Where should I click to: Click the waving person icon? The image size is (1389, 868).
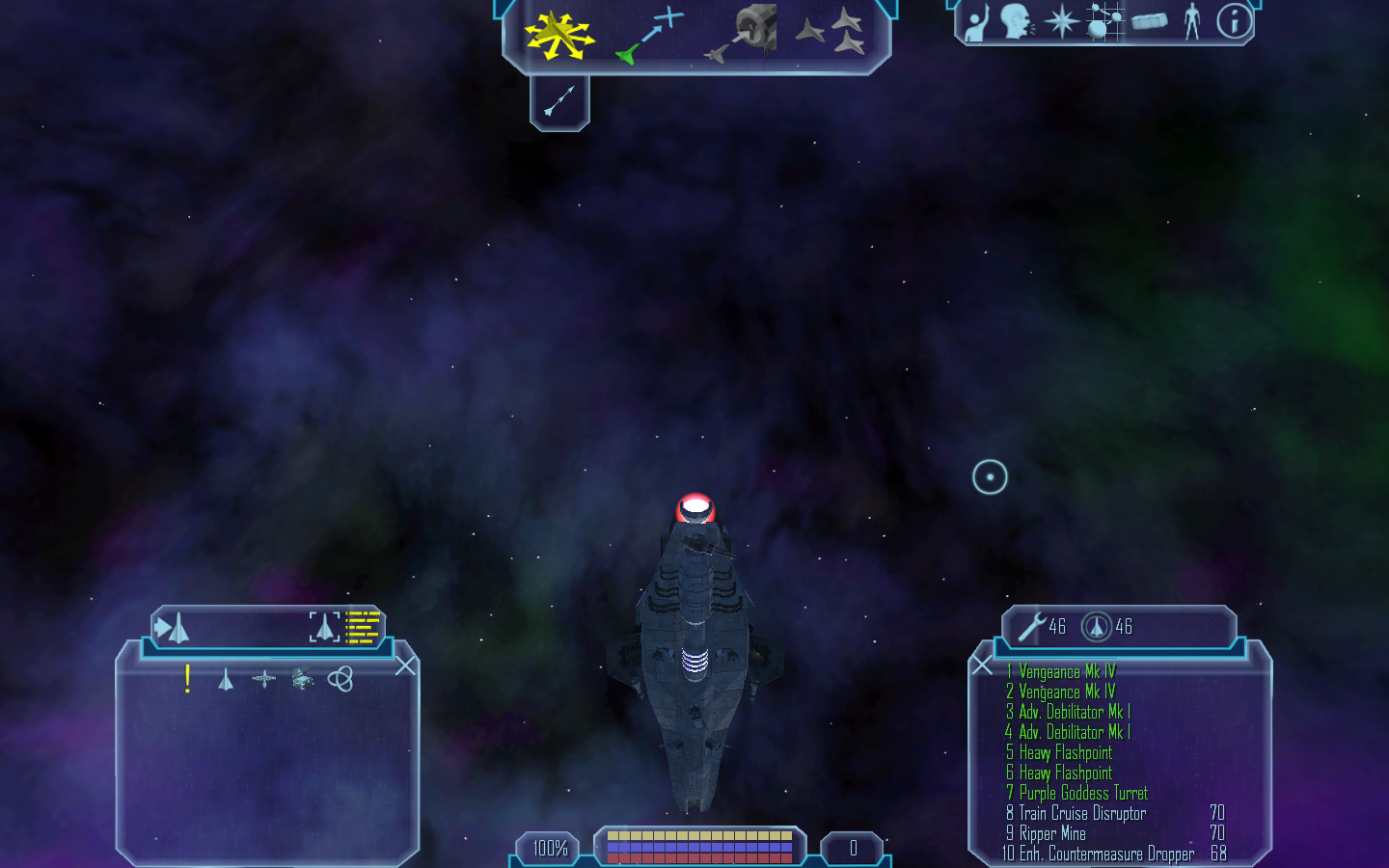(x=978, y=22)
